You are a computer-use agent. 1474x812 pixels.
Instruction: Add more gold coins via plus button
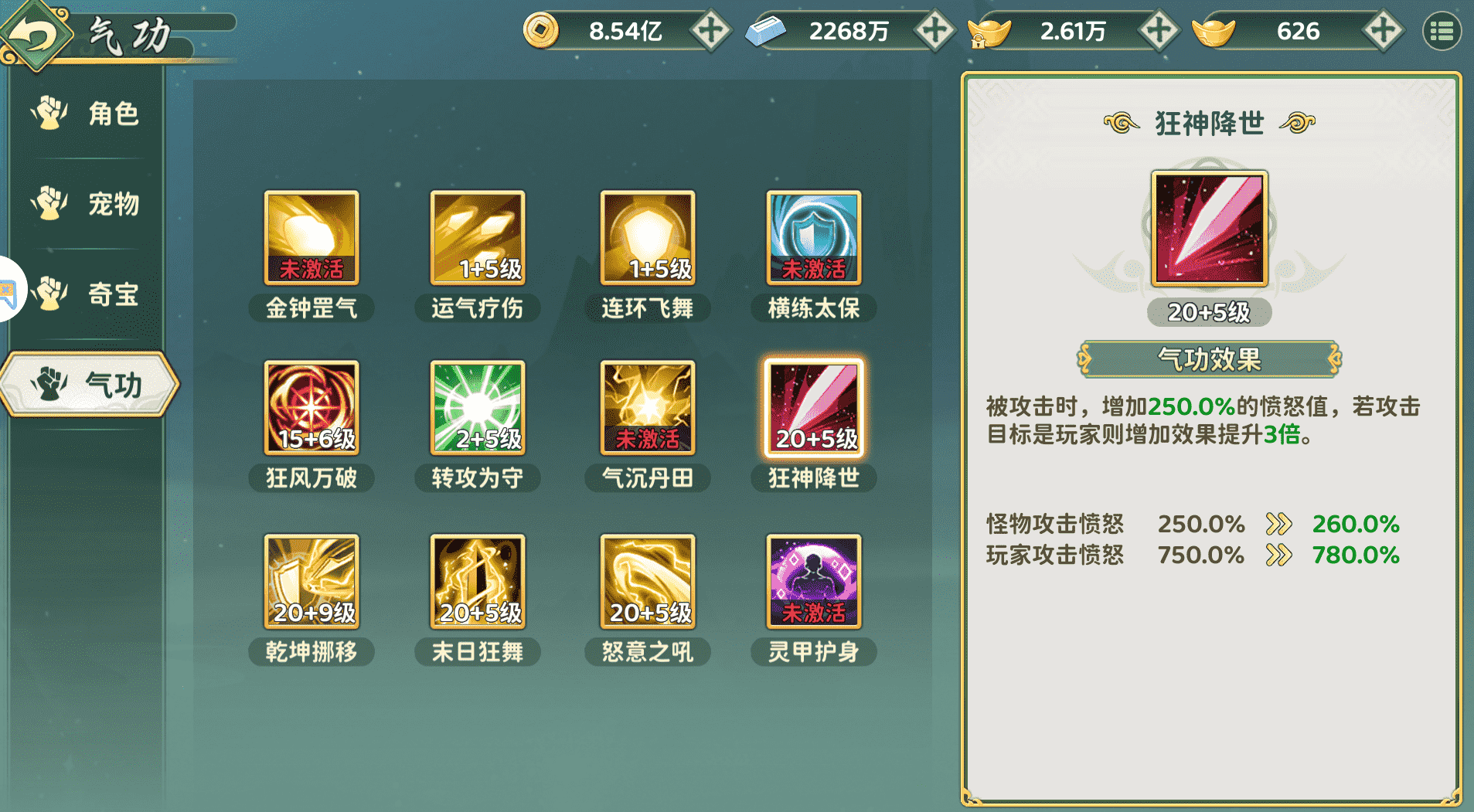pyautogui.click(x=710, y=31)
